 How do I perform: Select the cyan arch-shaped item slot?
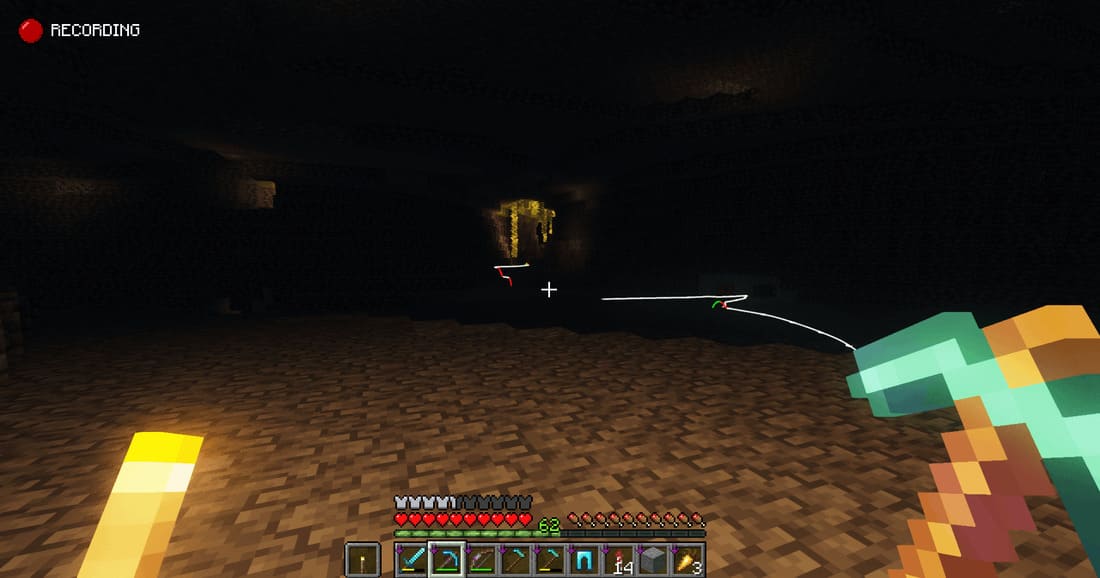(585, 560)
